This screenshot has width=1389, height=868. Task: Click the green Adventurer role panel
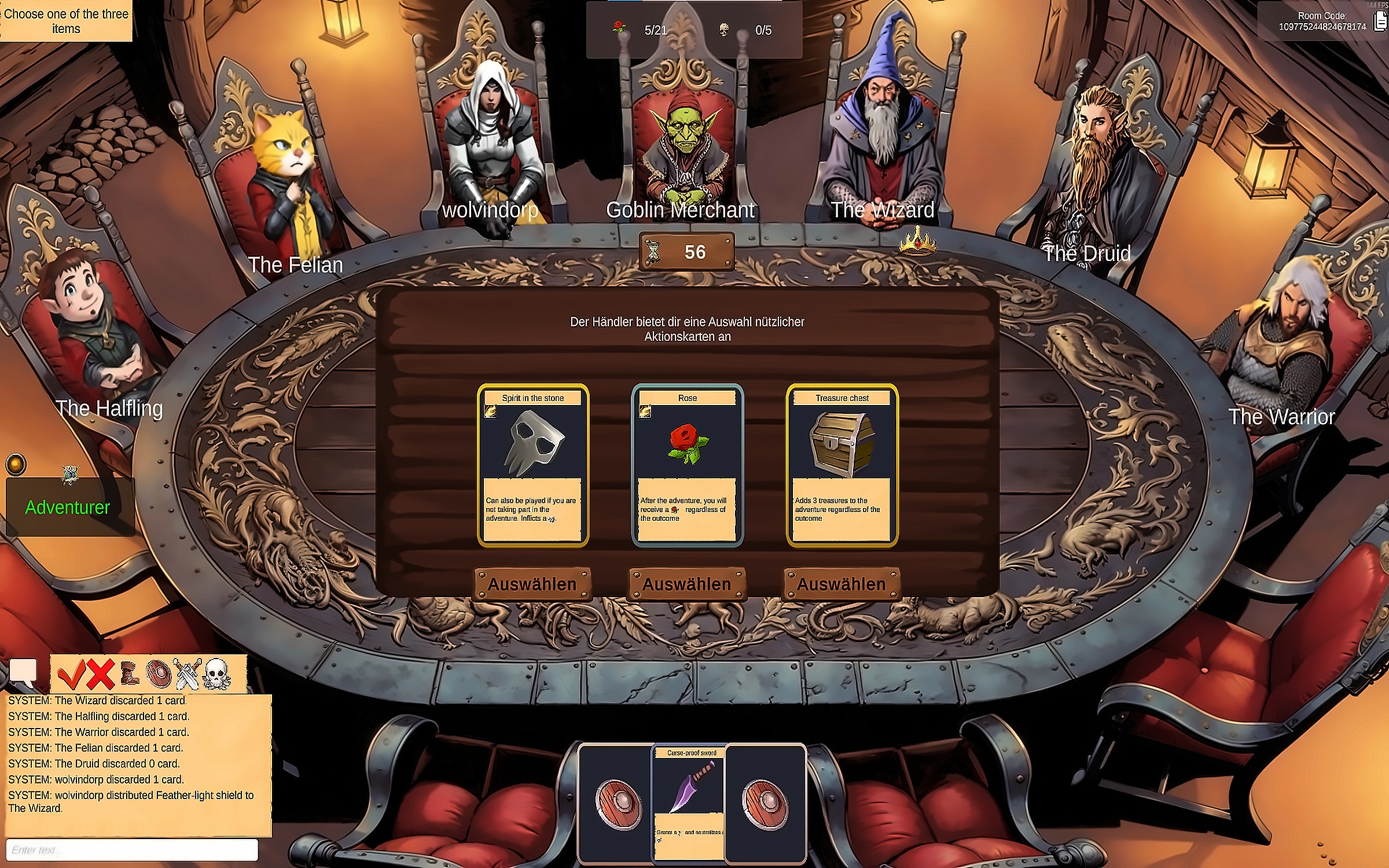coord(68,507)
